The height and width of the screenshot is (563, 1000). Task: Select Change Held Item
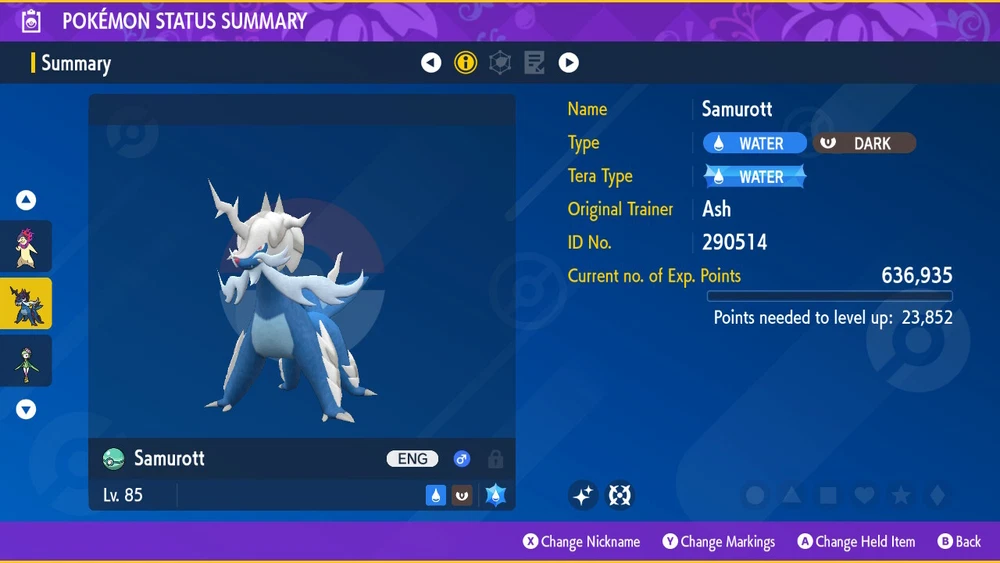[x=856, y=542]
